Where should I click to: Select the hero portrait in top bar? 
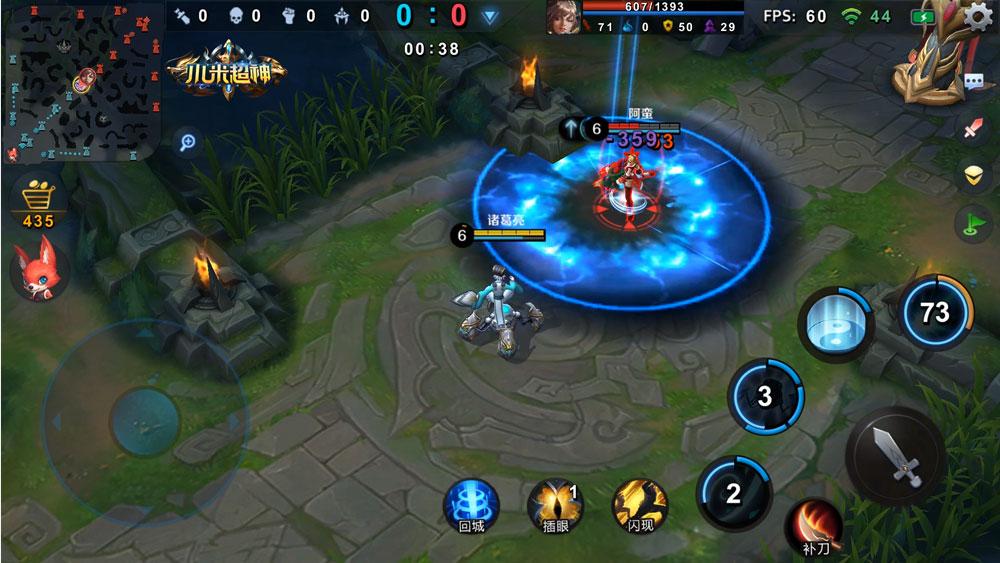[x=563, y=17]
